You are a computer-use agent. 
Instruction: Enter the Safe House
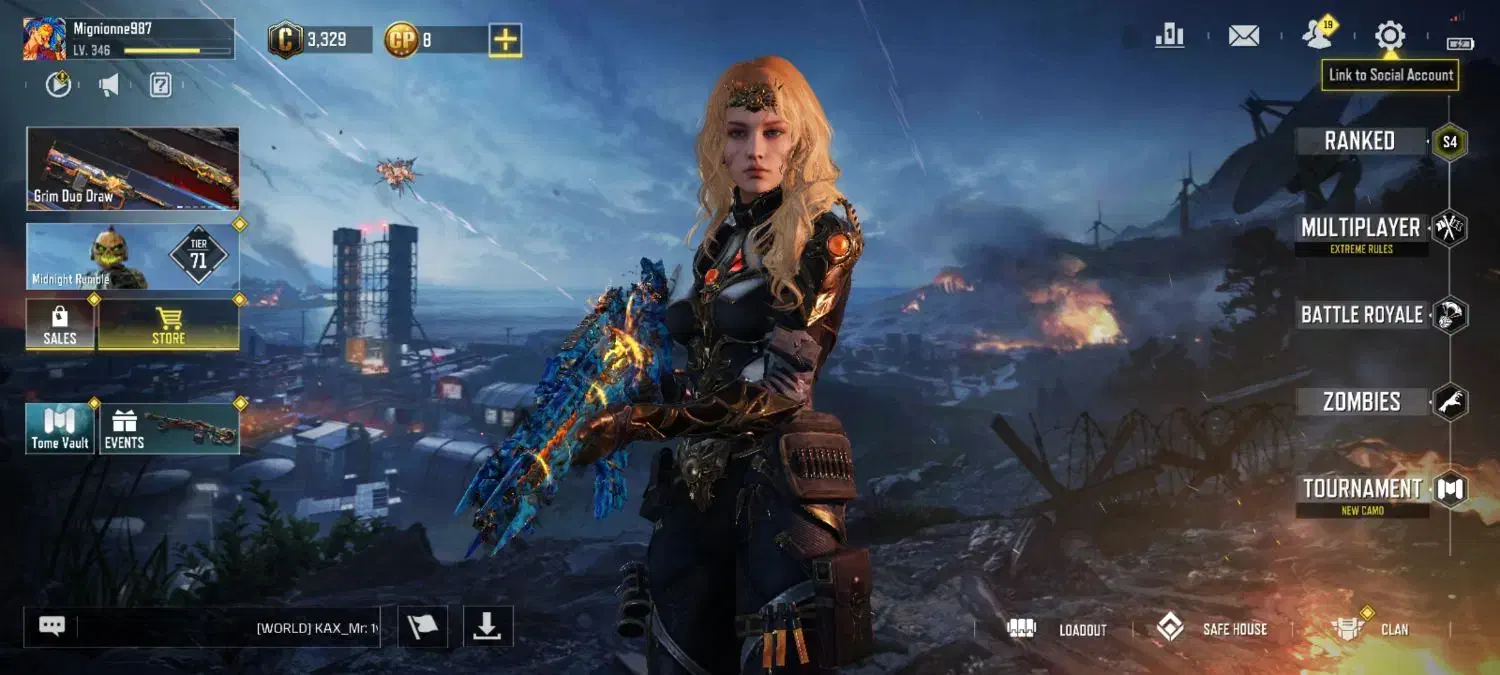pos(1212,629)
